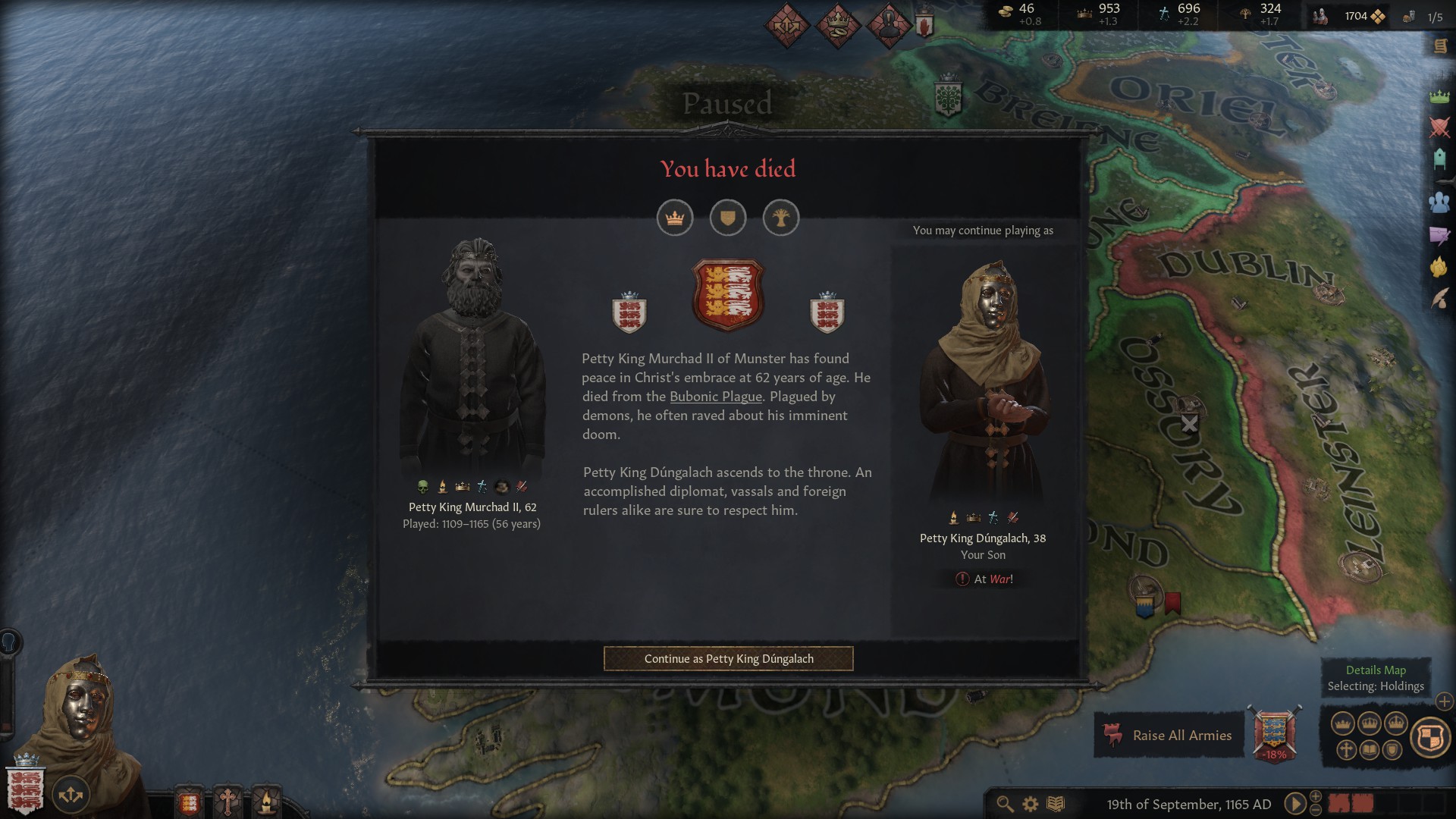Open the candle lifestyle button

click(x=266, y=802)
